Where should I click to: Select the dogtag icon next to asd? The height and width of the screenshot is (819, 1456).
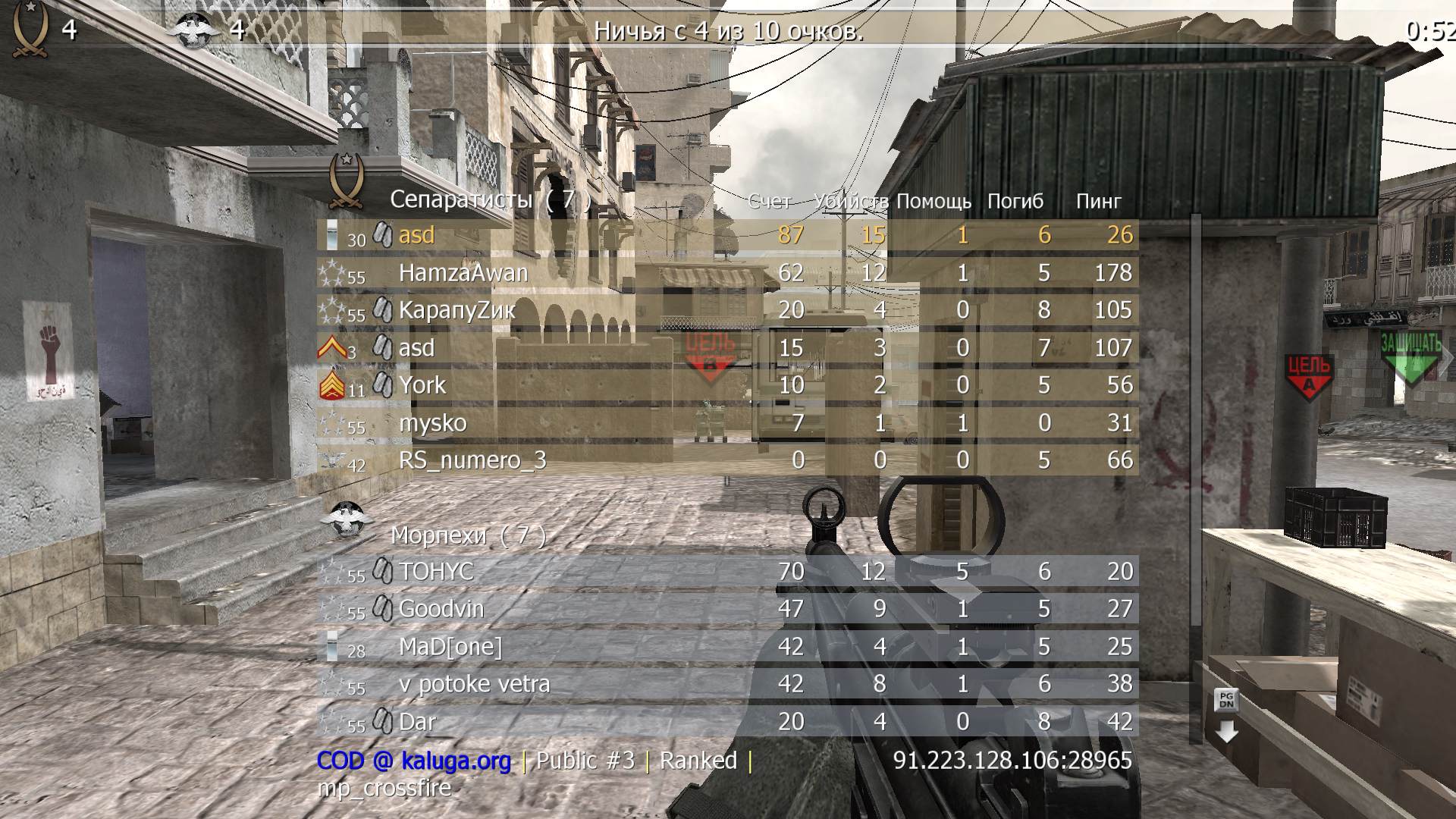[x=383, y=234]
